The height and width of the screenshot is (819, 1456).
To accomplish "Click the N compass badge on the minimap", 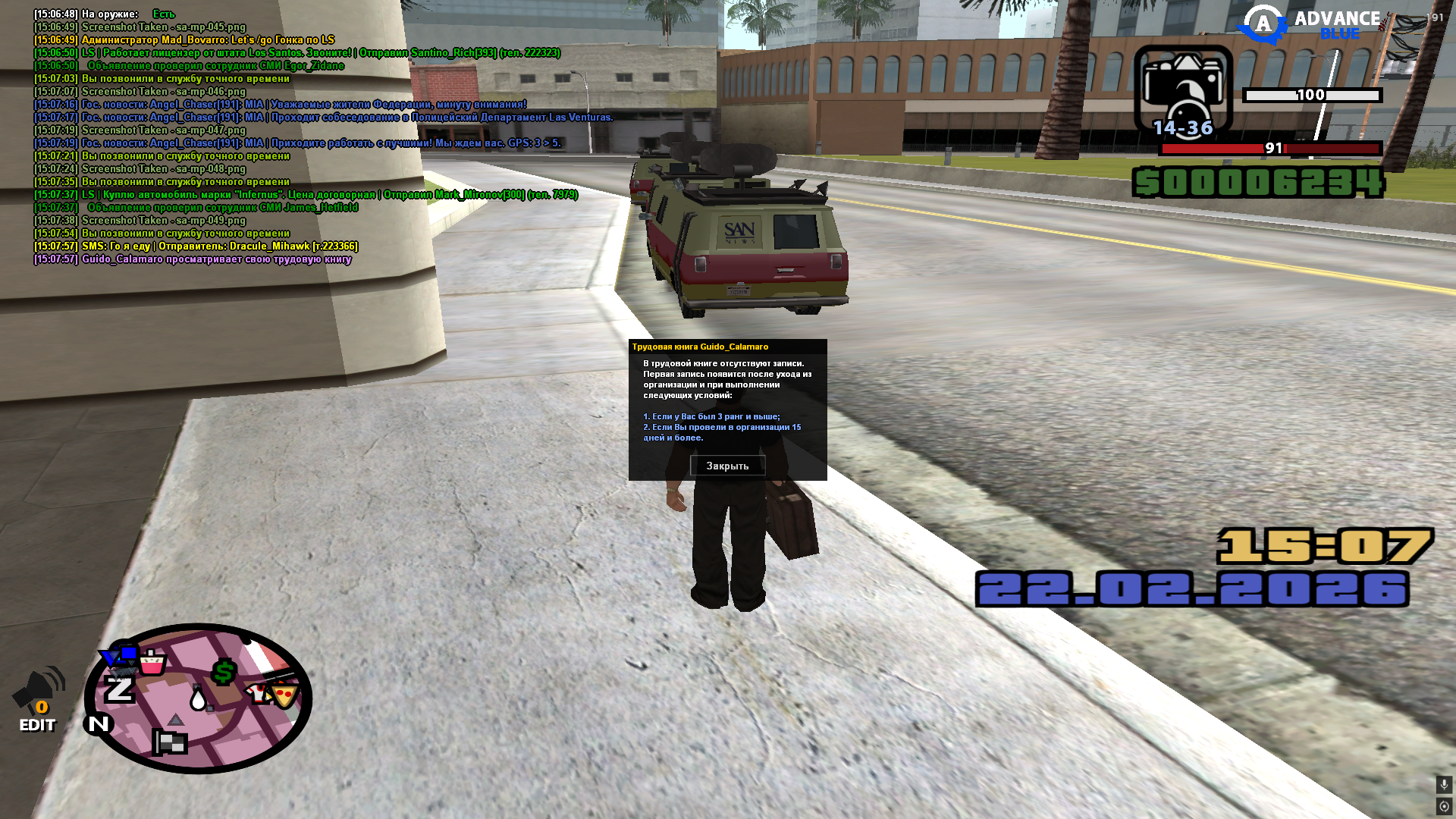I will (x=99, y=723).
